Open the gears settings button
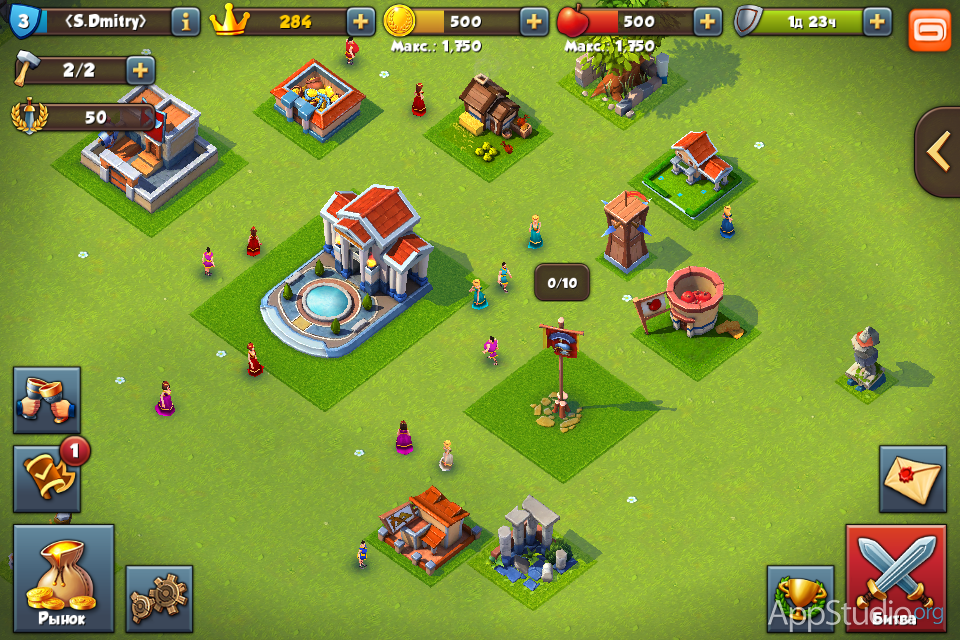960x640 pixels. coord(159,598)
